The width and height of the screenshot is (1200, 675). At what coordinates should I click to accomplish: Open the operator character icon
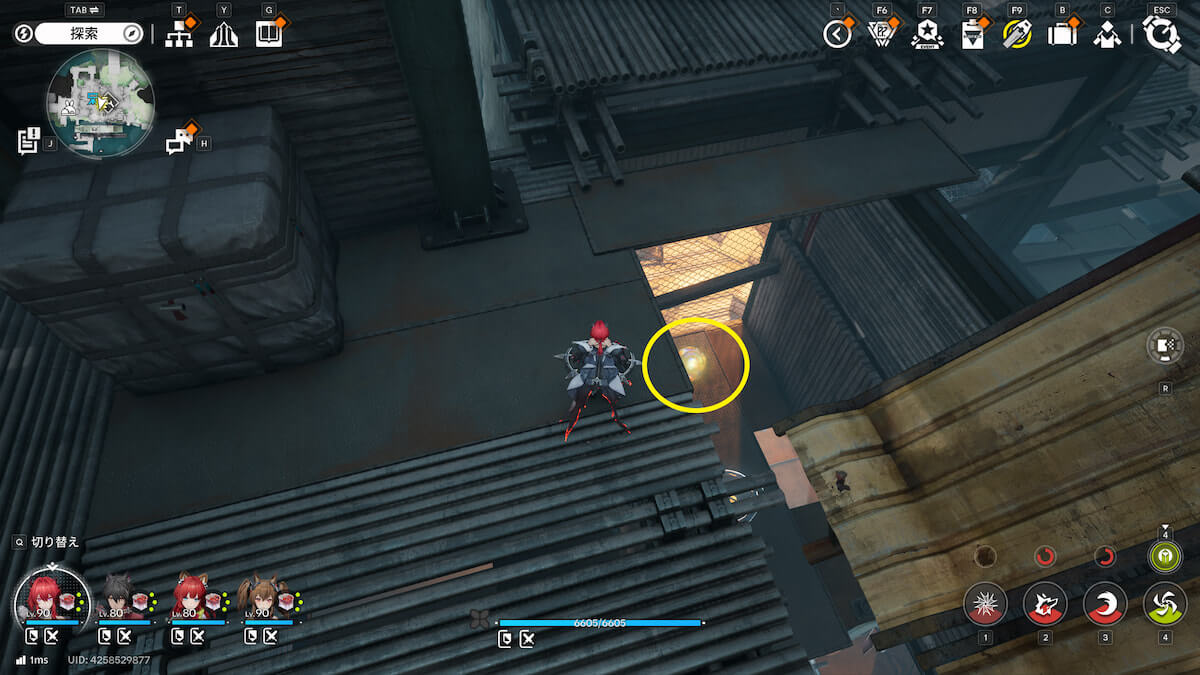point(1106,34)
